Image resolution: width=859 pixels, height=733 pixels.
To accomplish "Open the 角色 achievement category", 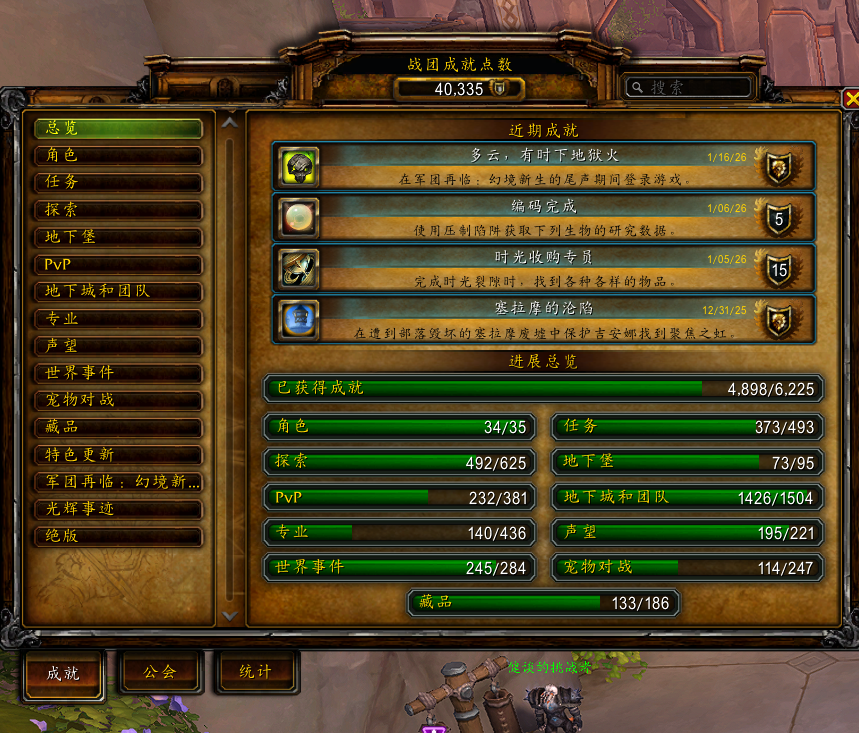I will click(x=118, y=156).
